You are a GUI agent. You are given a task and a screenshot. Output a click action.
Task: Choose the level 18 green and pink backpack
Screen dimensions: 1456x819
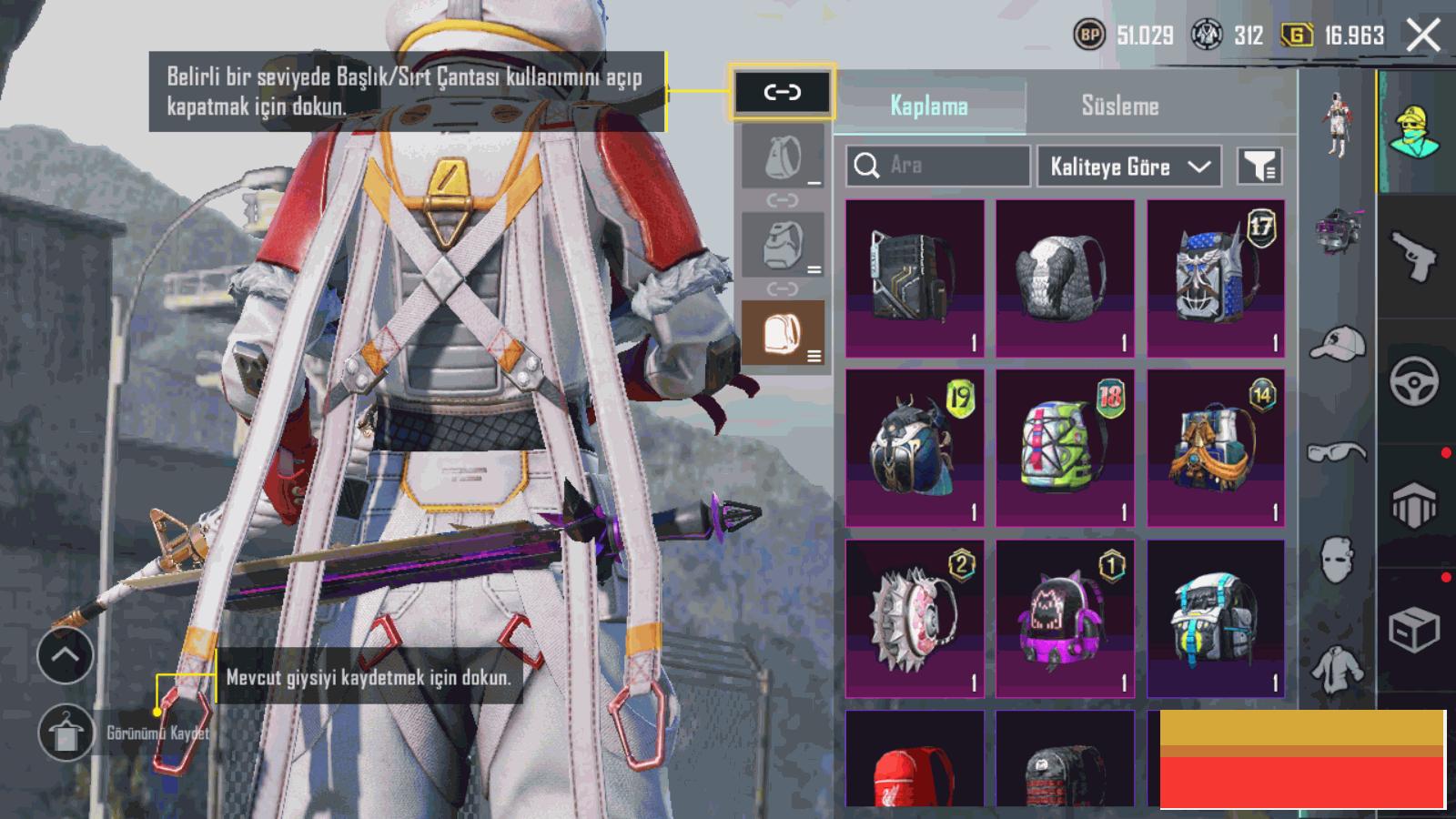pos(1065,448)
